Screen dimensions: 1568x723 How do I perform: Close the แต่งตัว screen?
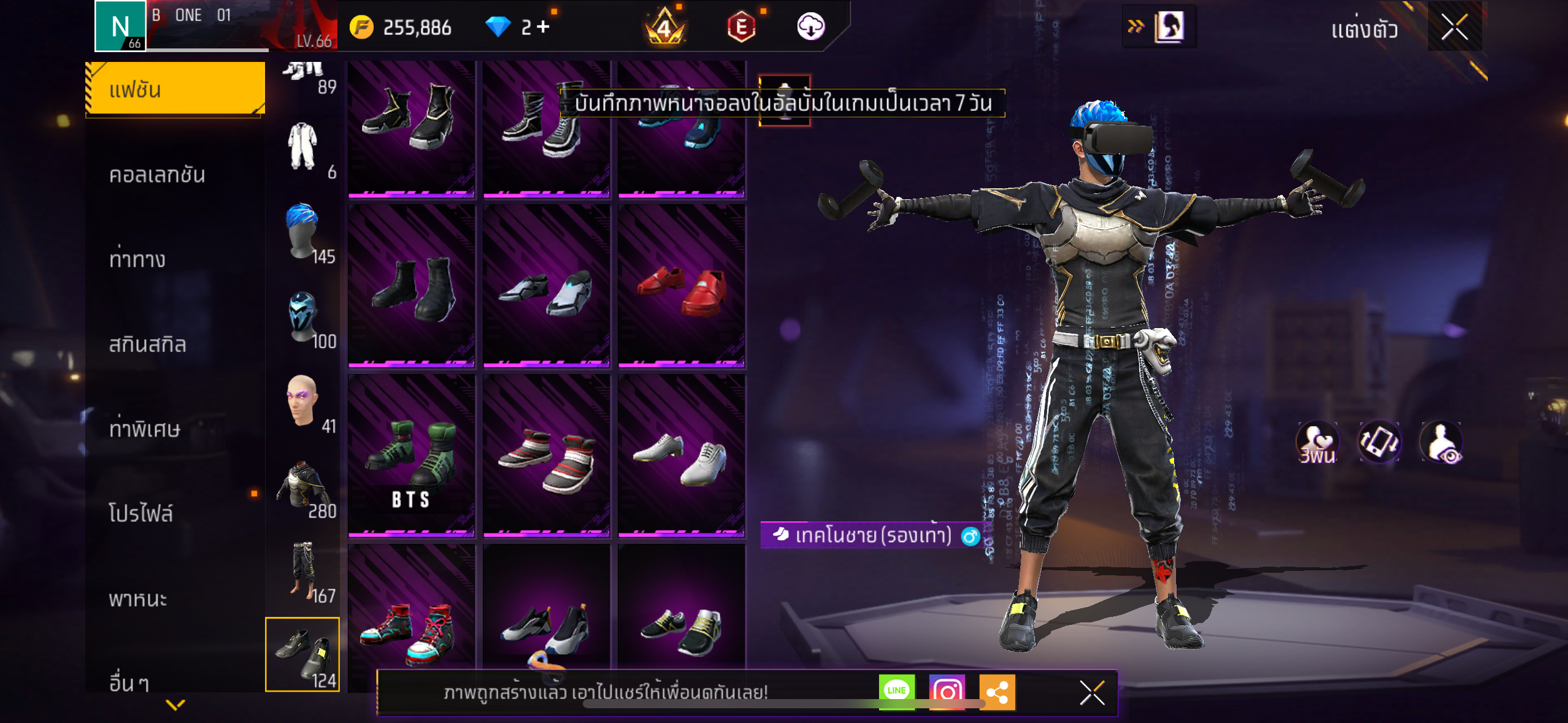point(1454,27)
